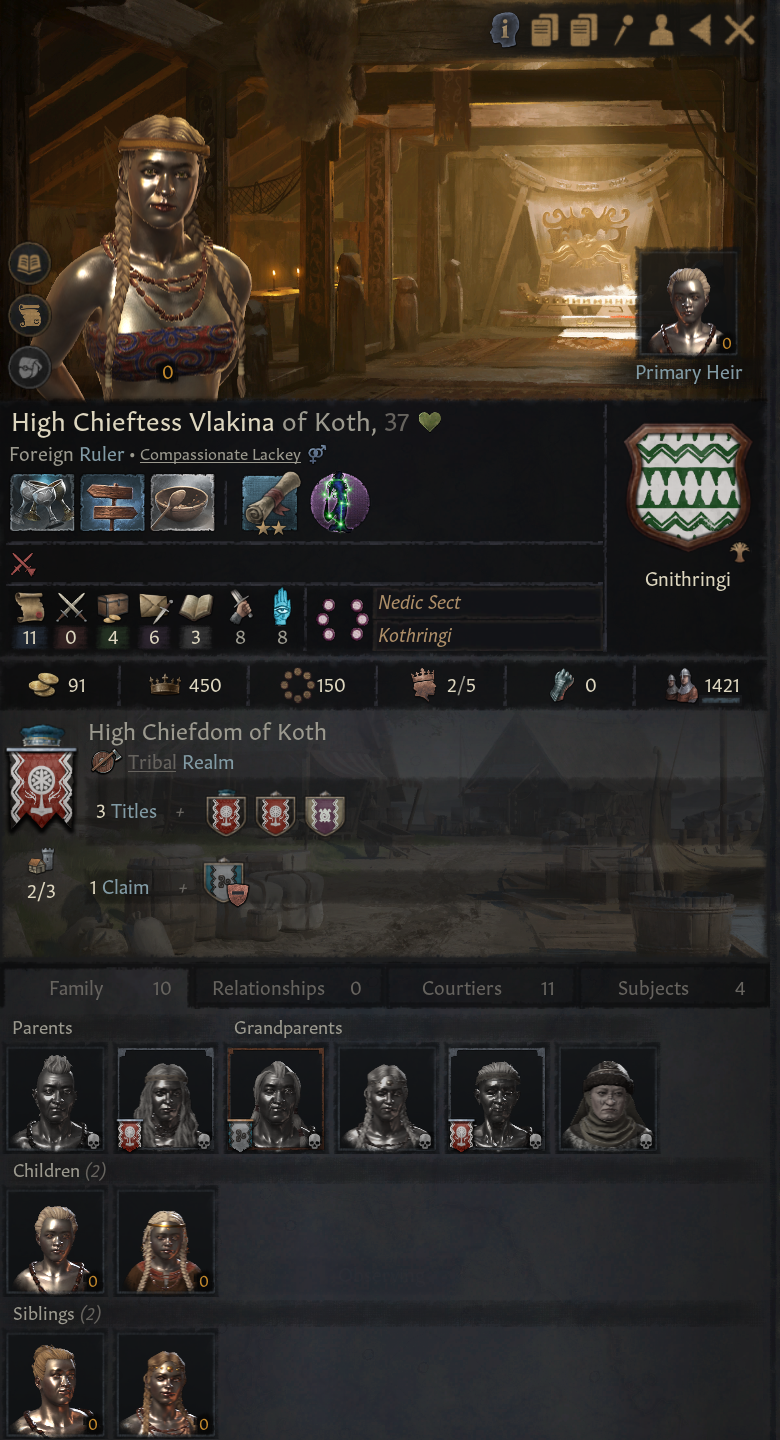Select the Gnithringi dynasty coat of arms
Image resolution: width=780 pixels, height=1440 pixels.
pos(686,486)
